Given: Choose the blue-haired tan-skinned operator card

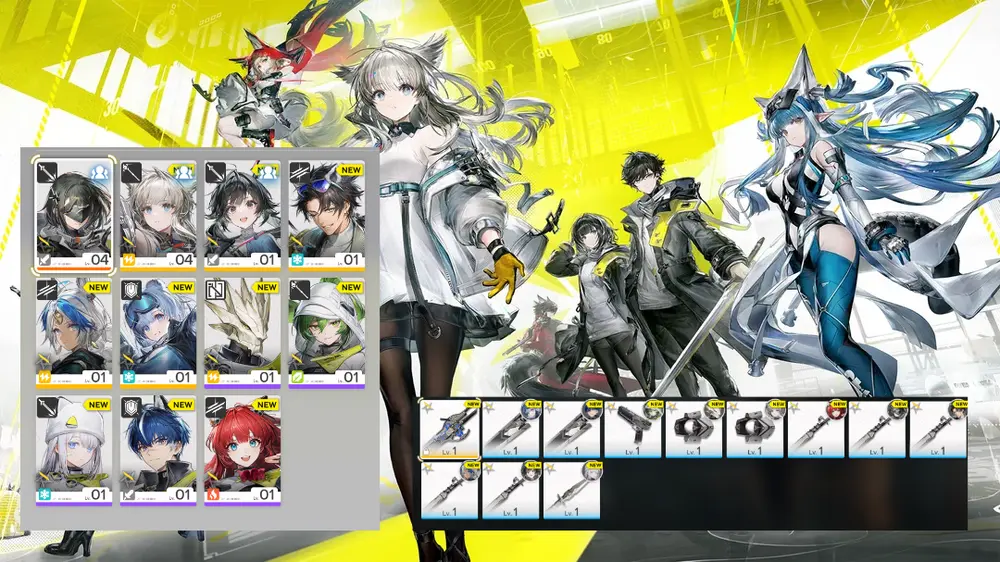Looking at the screenshot, I should (x=75, y=332).
